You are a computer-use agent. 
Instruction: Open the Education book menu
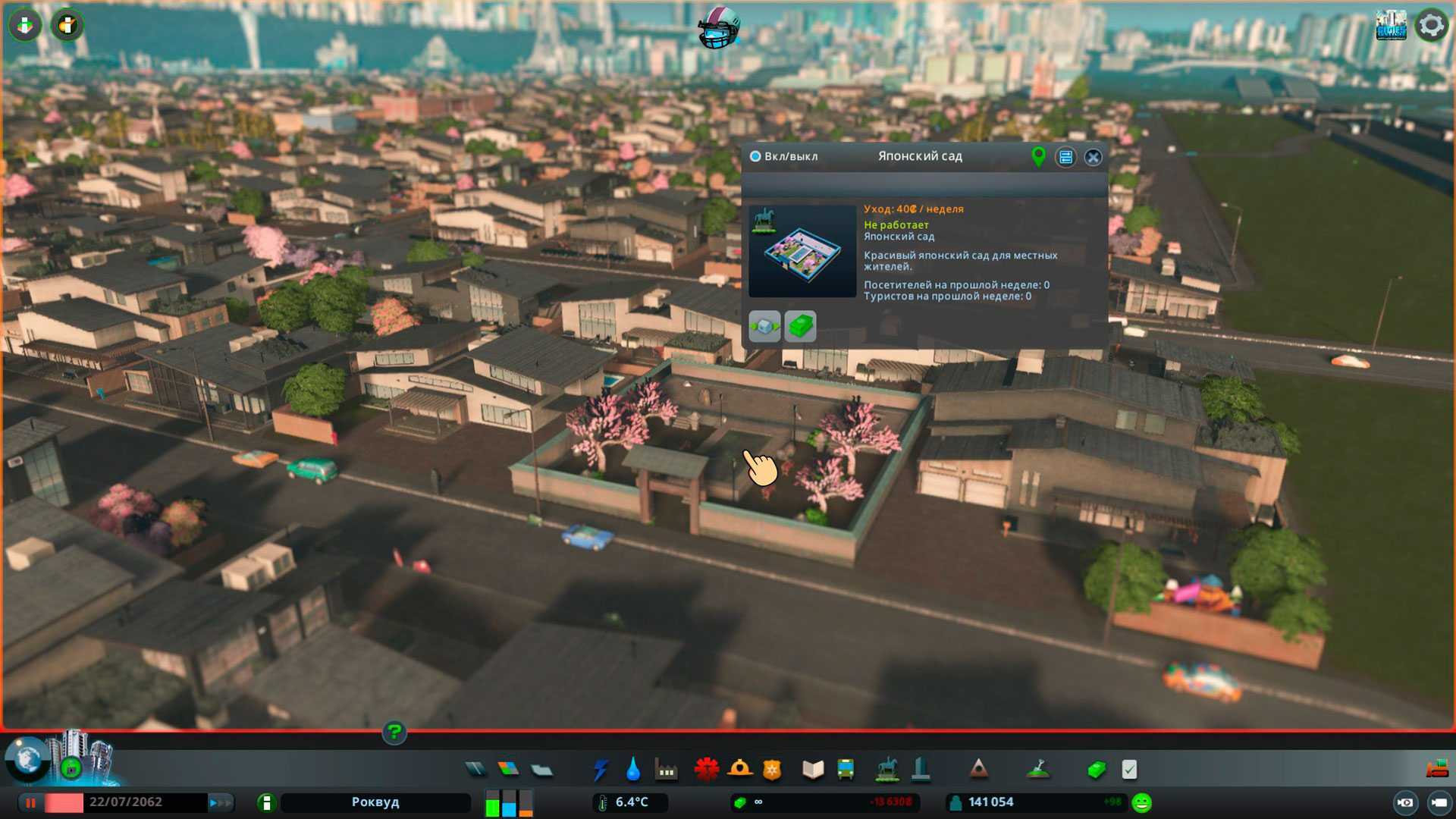(813, 770)
